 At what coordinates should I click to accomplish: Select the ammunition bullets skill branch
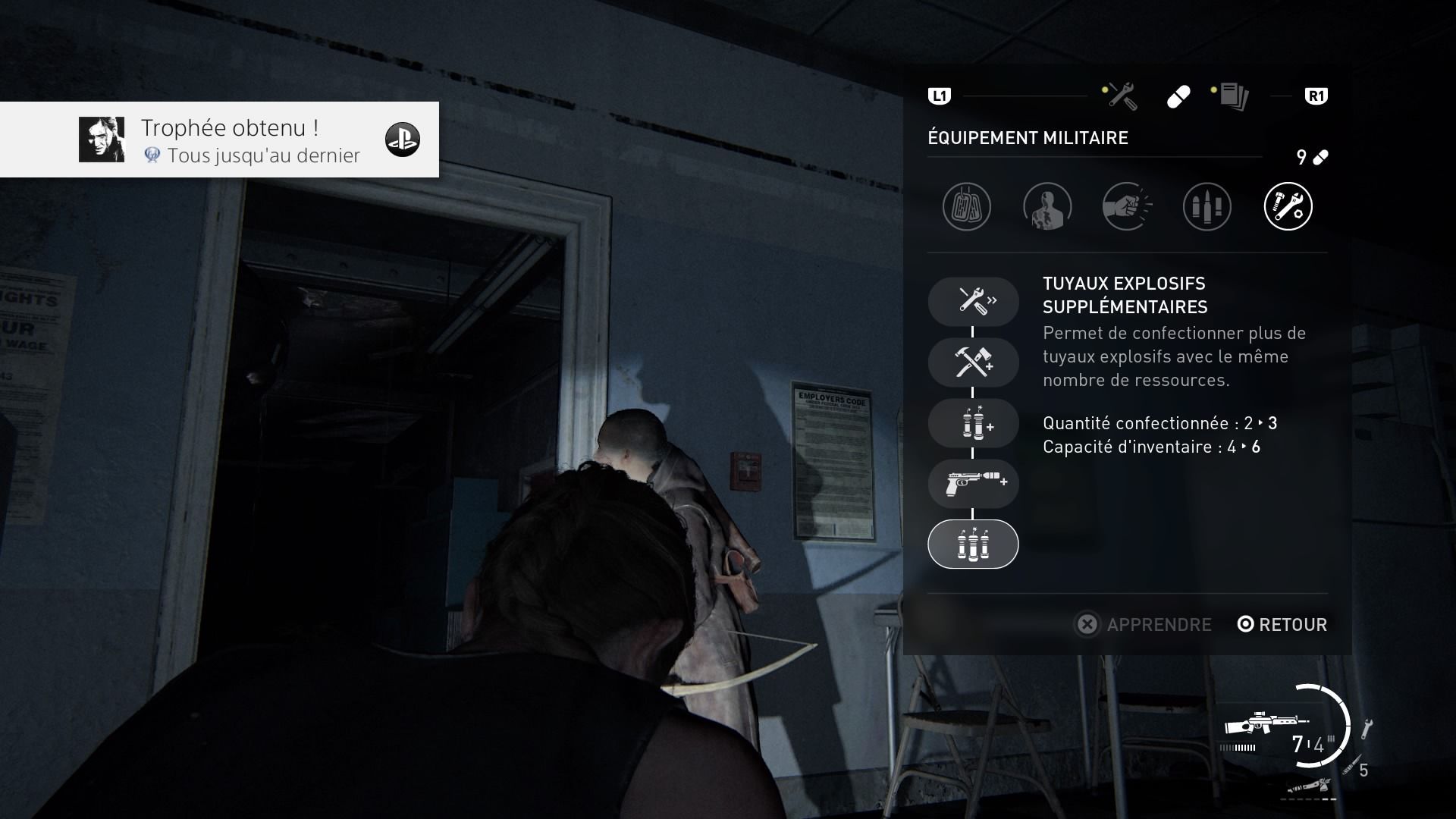pos(1207,206)
